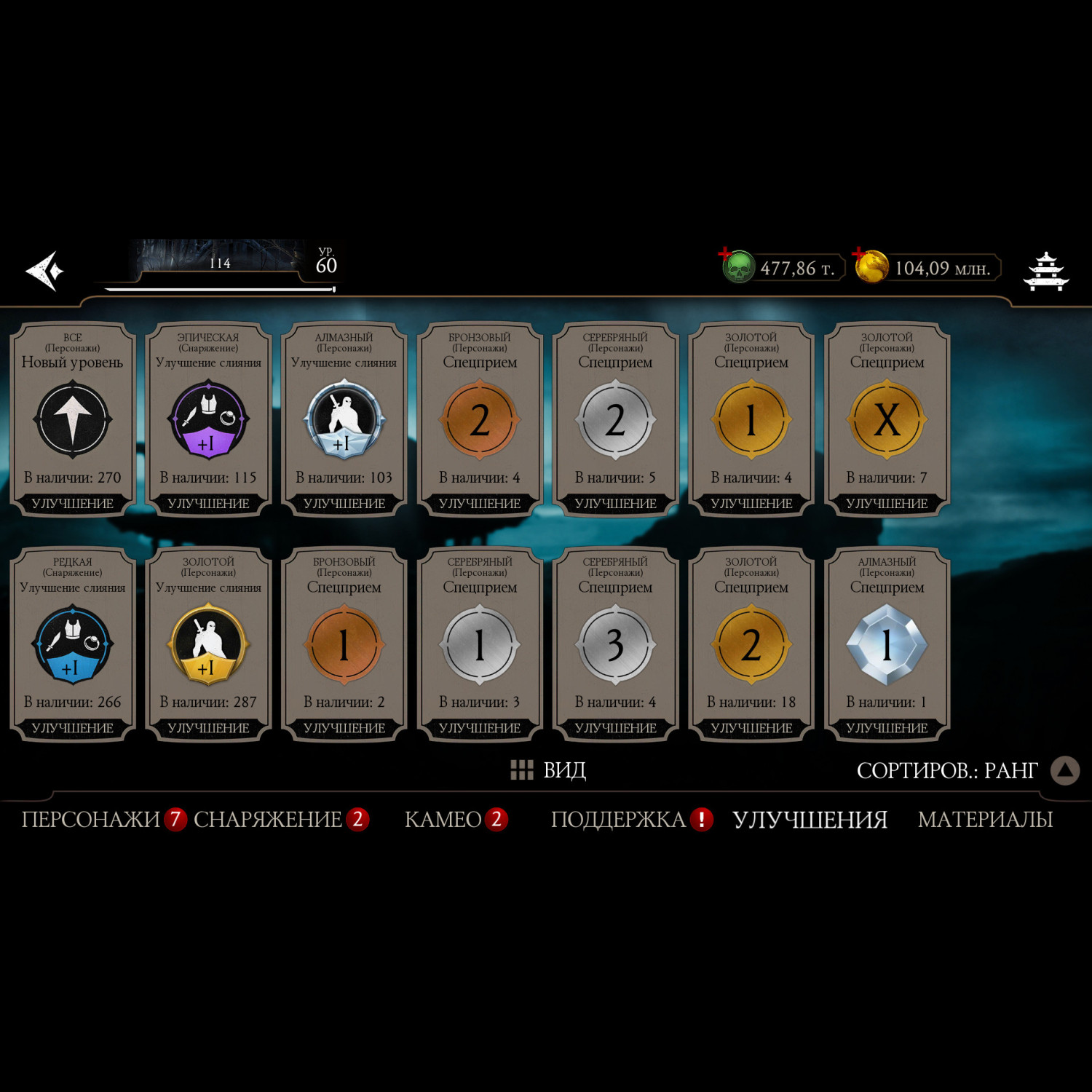Open the СНАРЯЖЕНИЕ tab
Viewport: 1092px width, 1092px height.
pos(268,820)
